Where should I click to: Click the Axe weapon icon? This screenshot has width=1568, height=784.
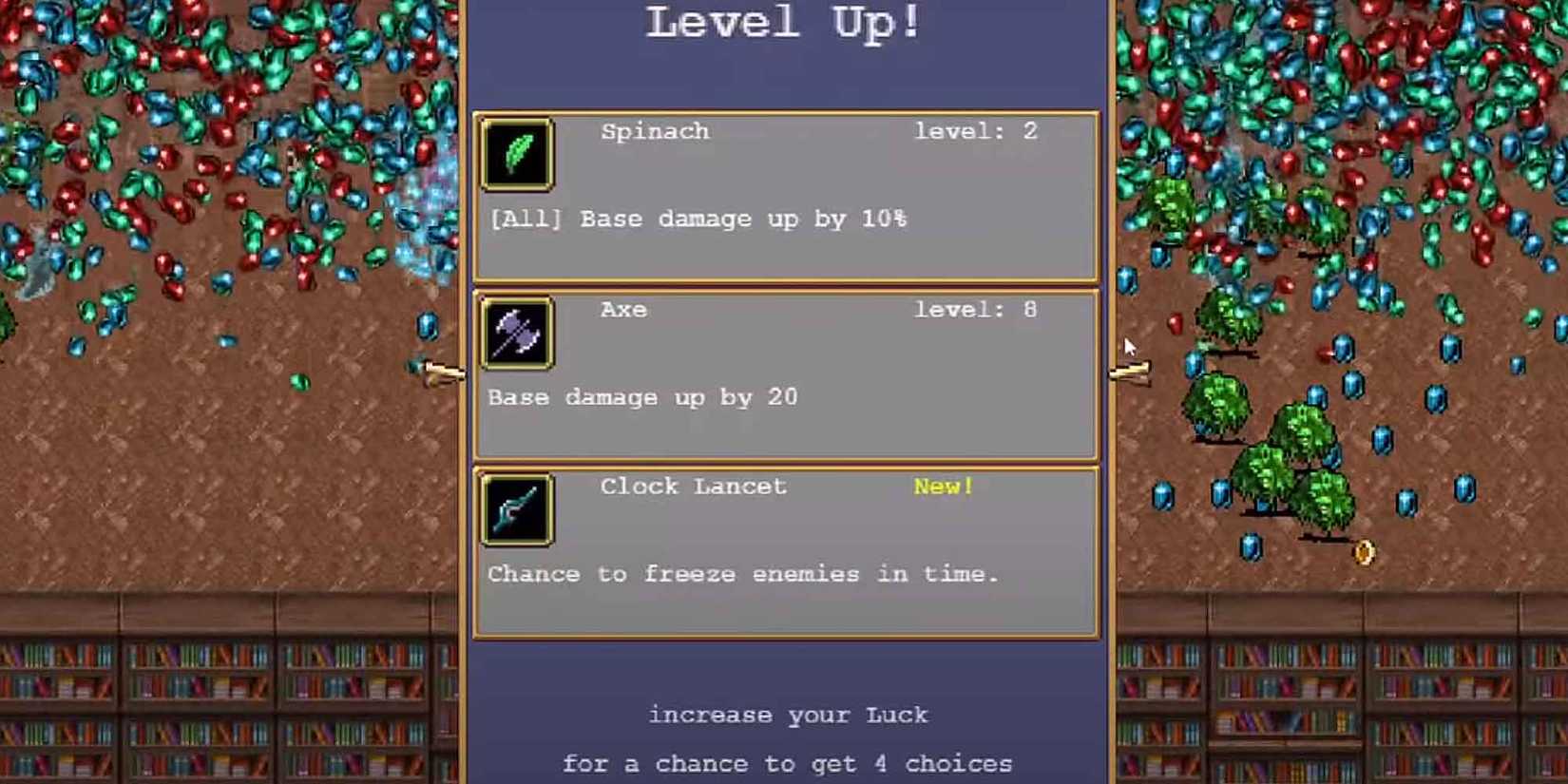(x=516, y=333)
